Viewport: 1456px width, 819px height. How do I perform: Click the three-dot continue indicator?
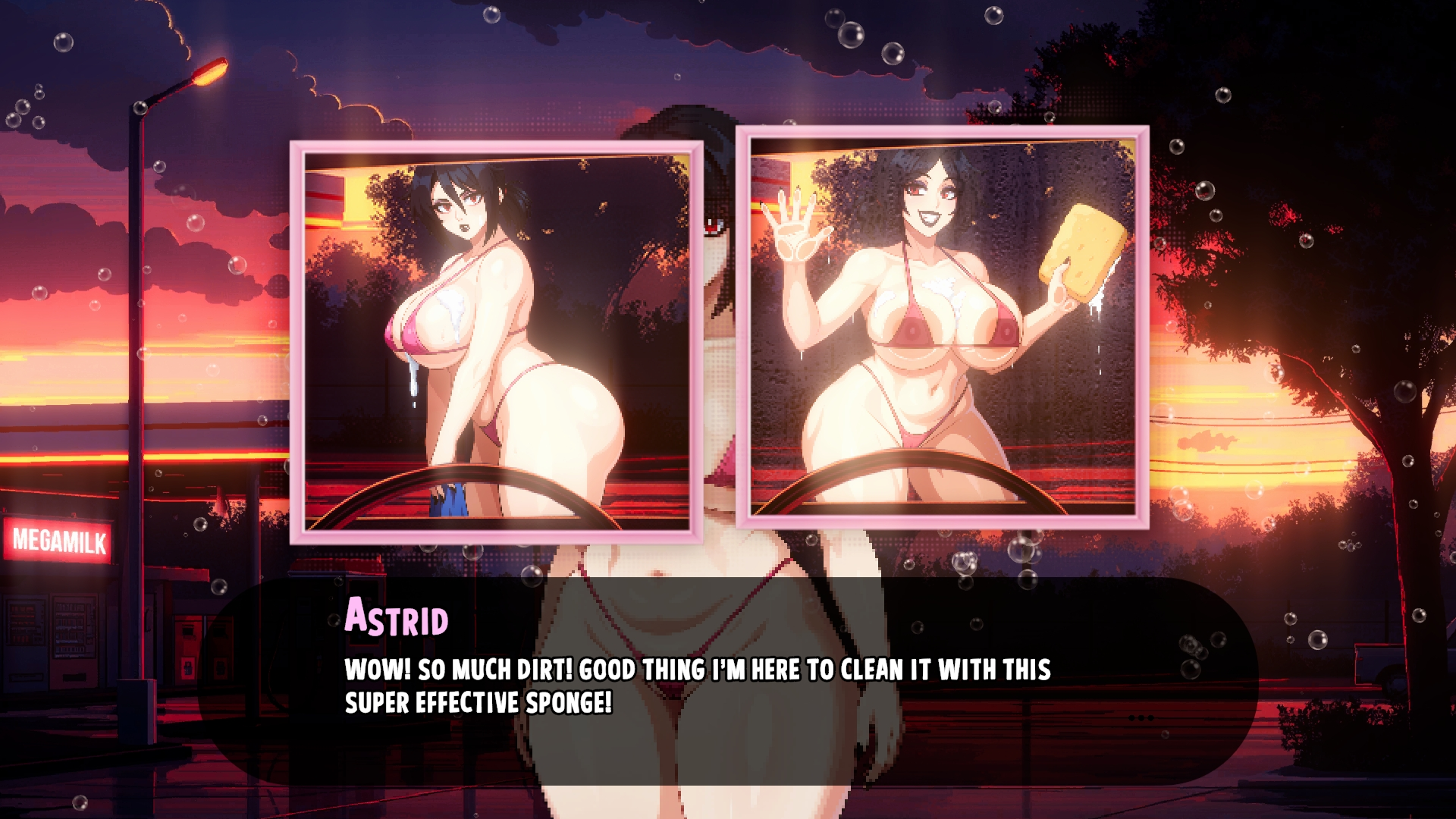(x=1141, y=717)
